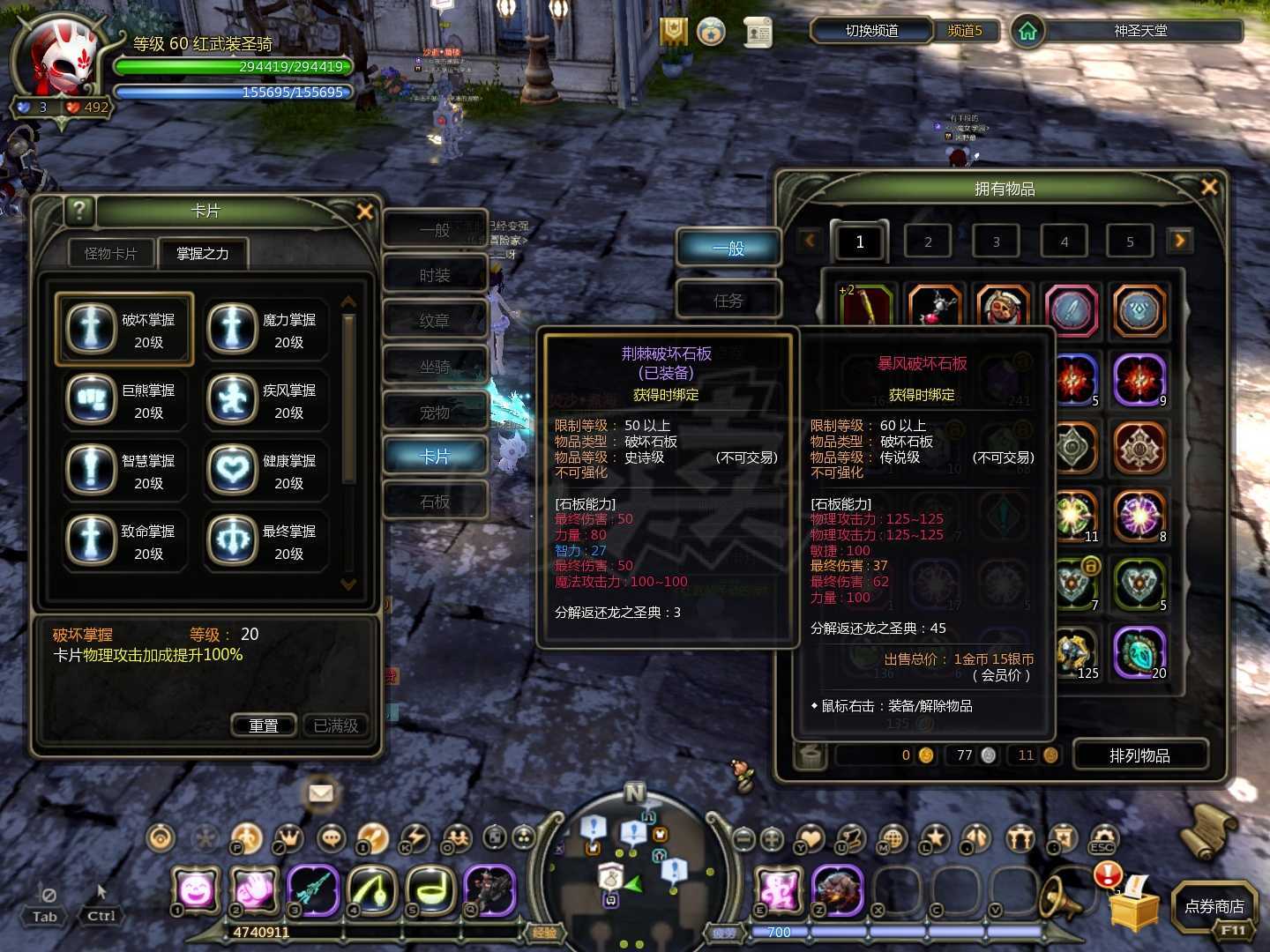Open the 石板 slate category
The width and height of the screenshot is (1270, 952).
point(435,502)
